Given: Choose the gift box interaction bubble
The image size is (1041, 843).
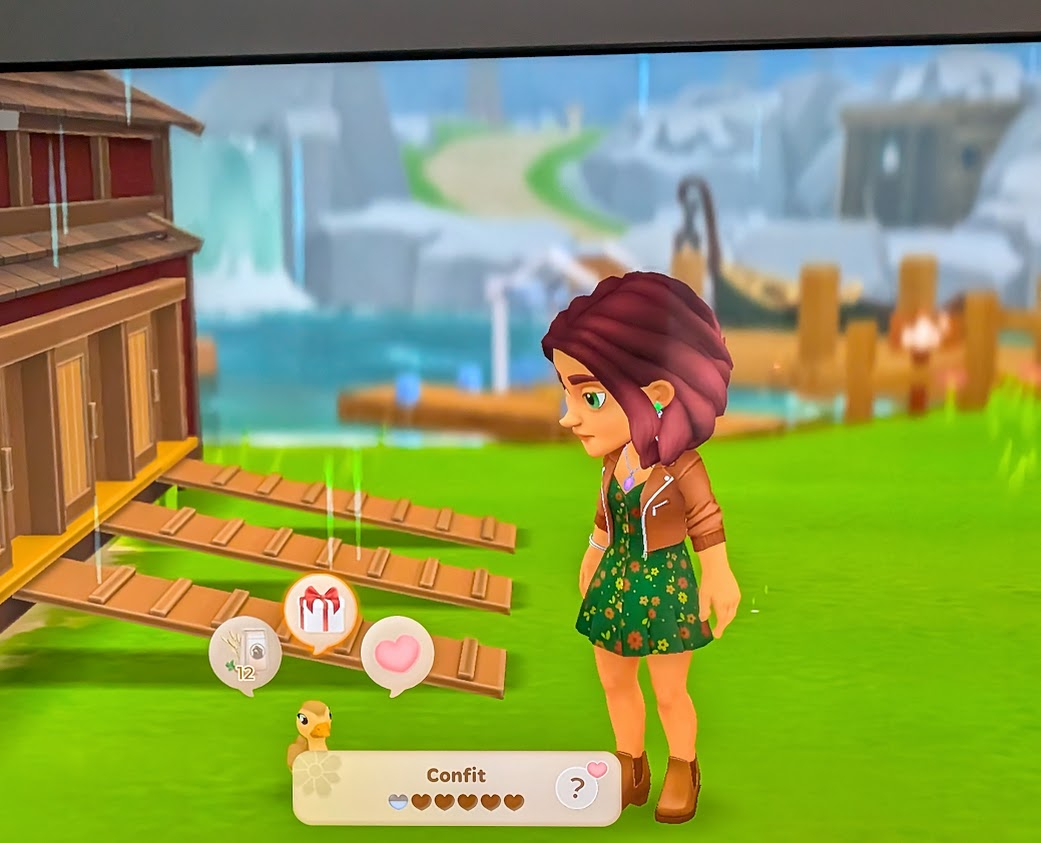Looking at the screenshot, I should pyautogui.click(x=321, y=610).
